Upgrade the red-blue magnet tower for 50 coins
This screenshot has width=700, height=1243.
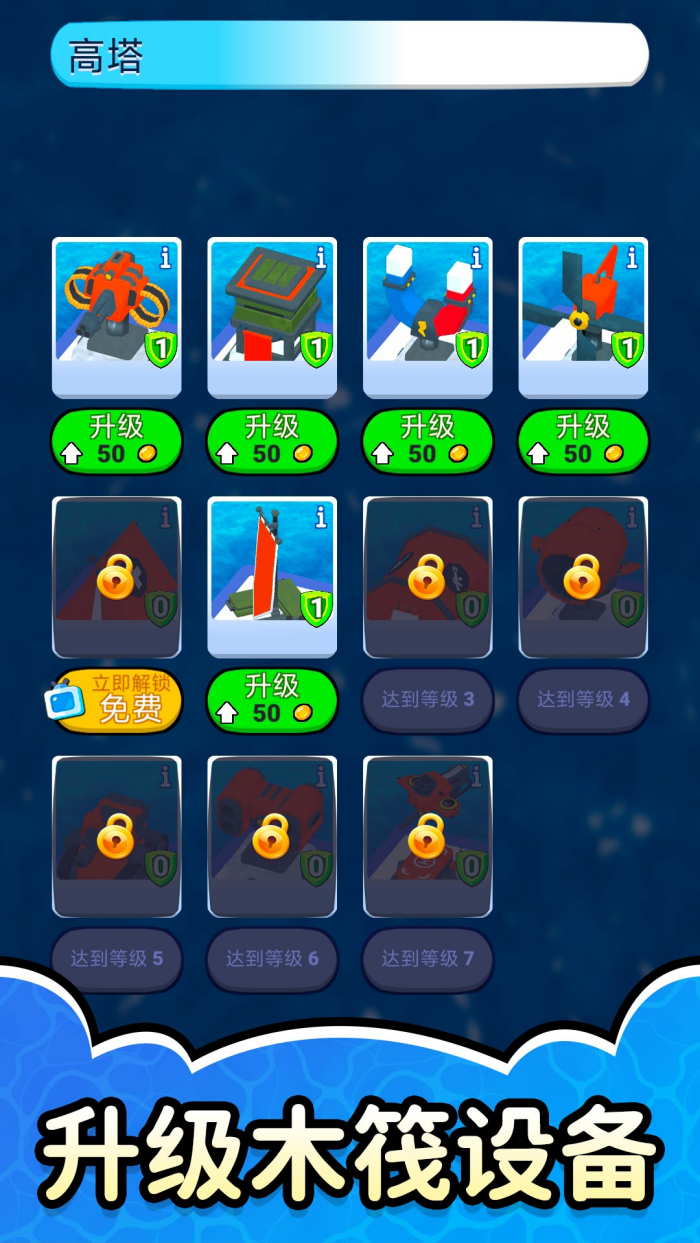428,441
